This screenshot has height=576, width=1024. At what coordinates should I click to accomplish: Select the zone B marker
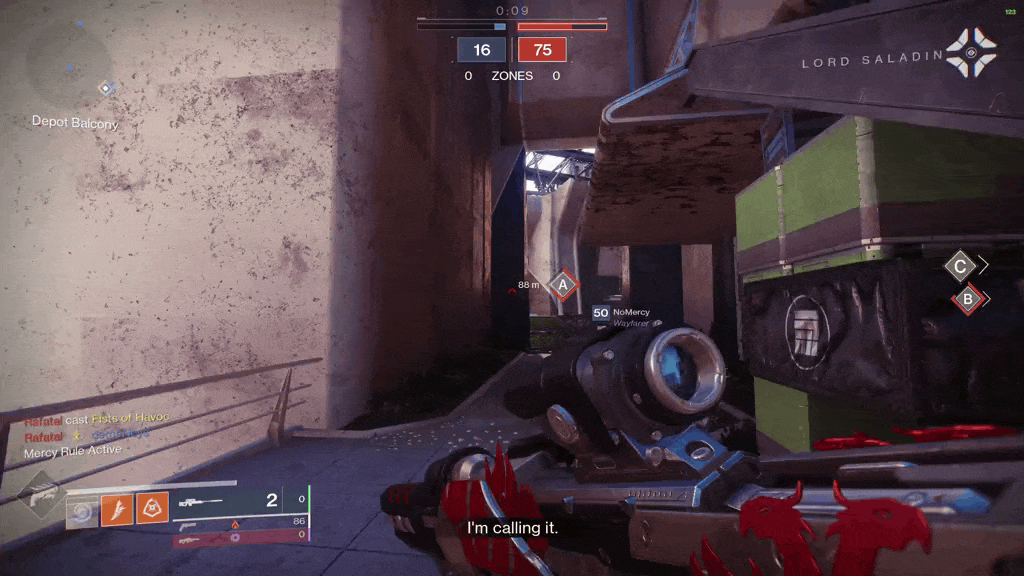click(967, 298)
